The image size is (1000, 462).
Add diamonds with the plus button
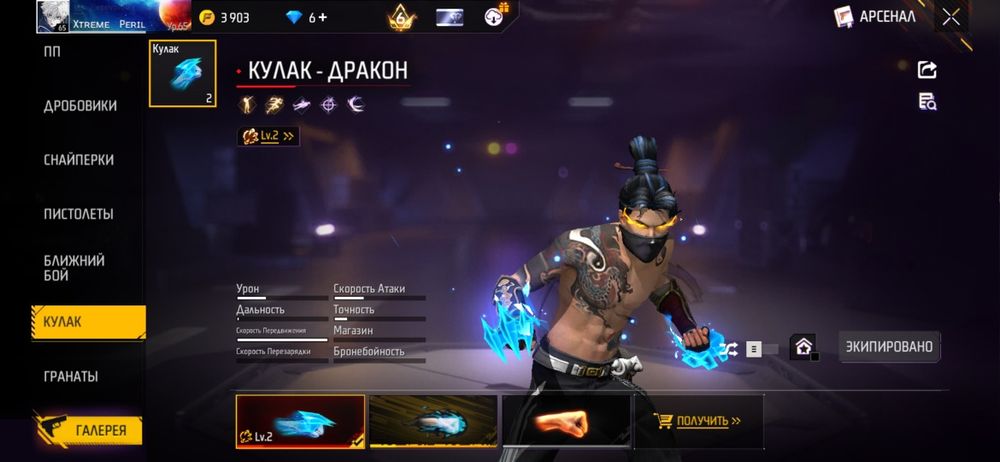(322, 17)
